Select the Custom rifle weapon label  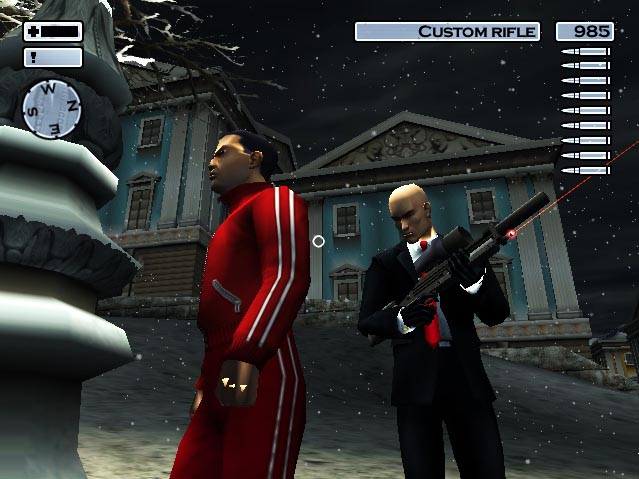click(x=447, y=32)
